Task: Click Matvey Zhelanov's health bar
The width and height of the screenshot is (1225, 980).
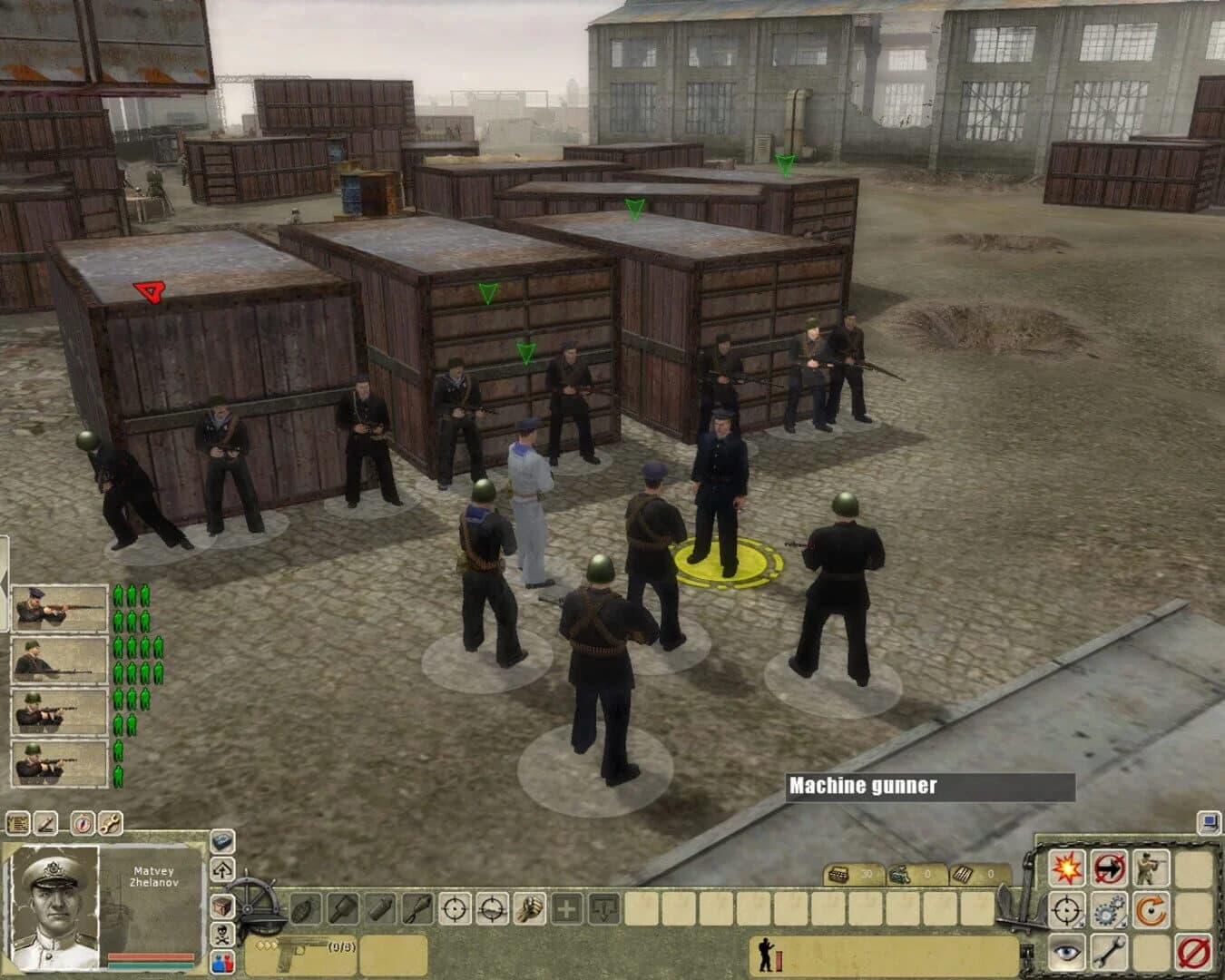Action: pos(151,955)
